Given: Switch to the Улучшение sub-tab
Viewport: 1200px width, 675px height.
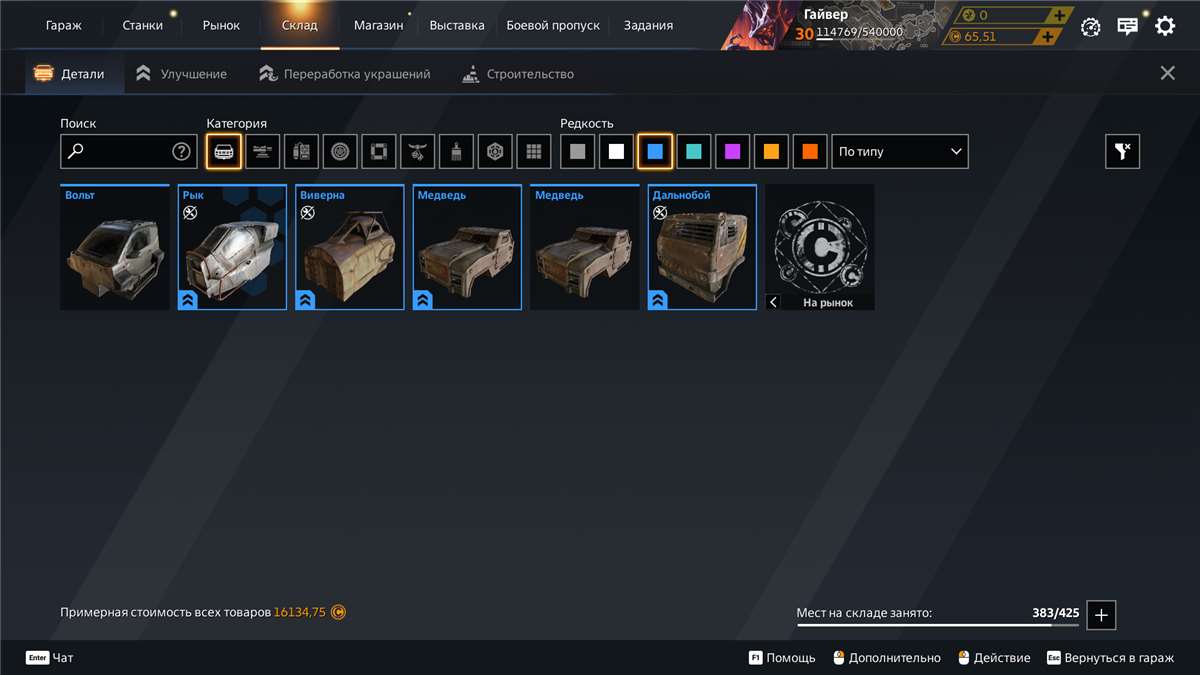Looking at the screenshot, I should [182, 74].
